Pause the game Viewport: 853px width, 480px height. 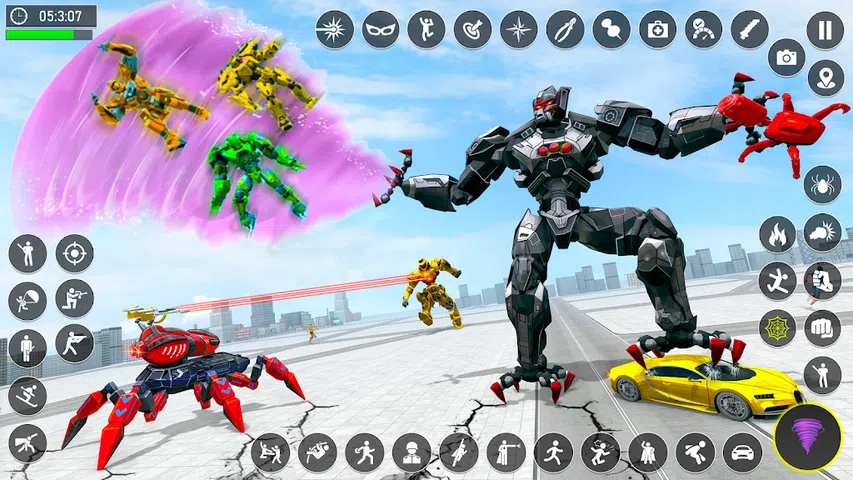[824, 30]
